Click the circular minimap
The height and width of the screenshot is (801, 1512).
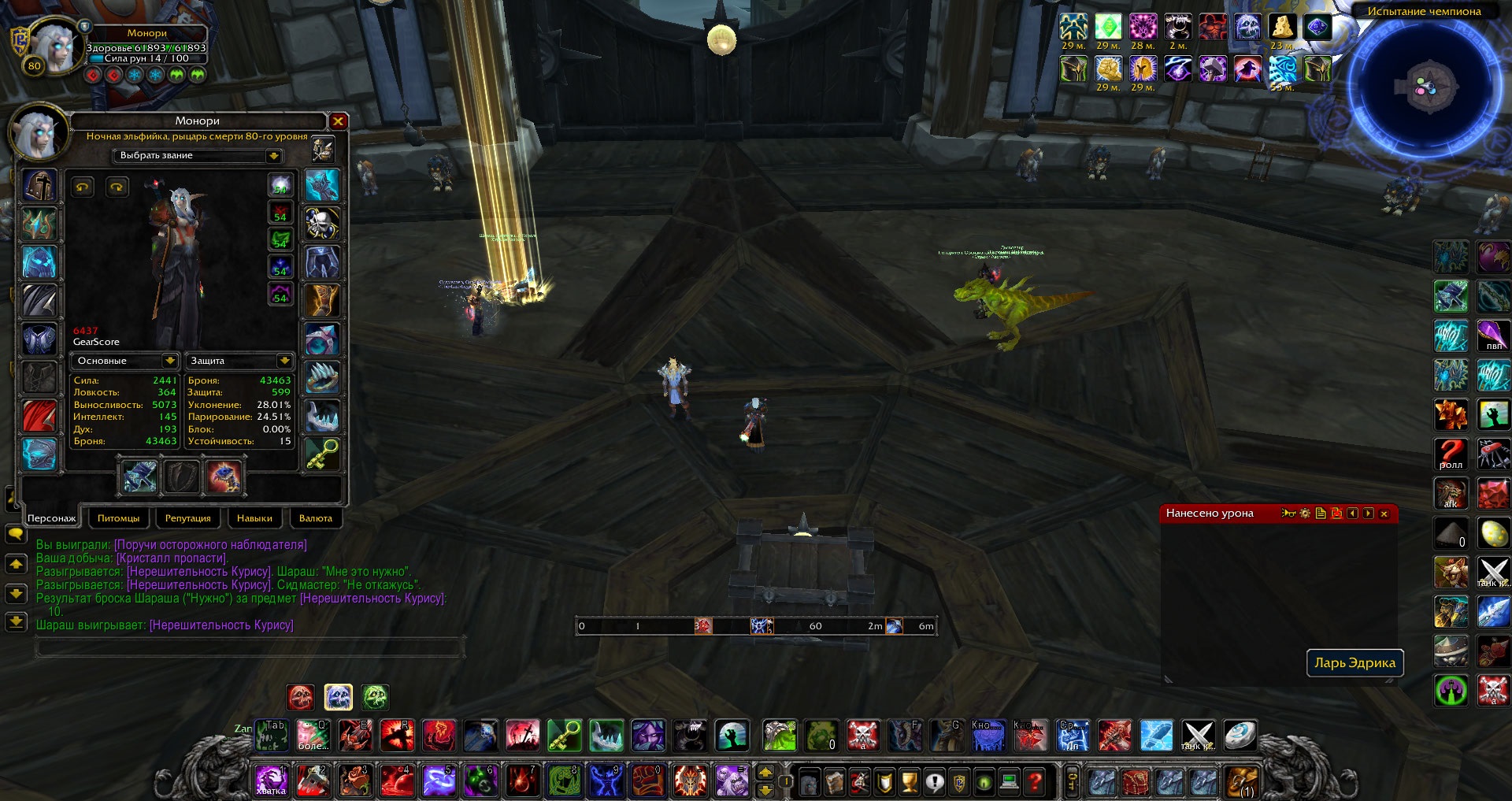pyautogui.click(x=1423, y=87)
